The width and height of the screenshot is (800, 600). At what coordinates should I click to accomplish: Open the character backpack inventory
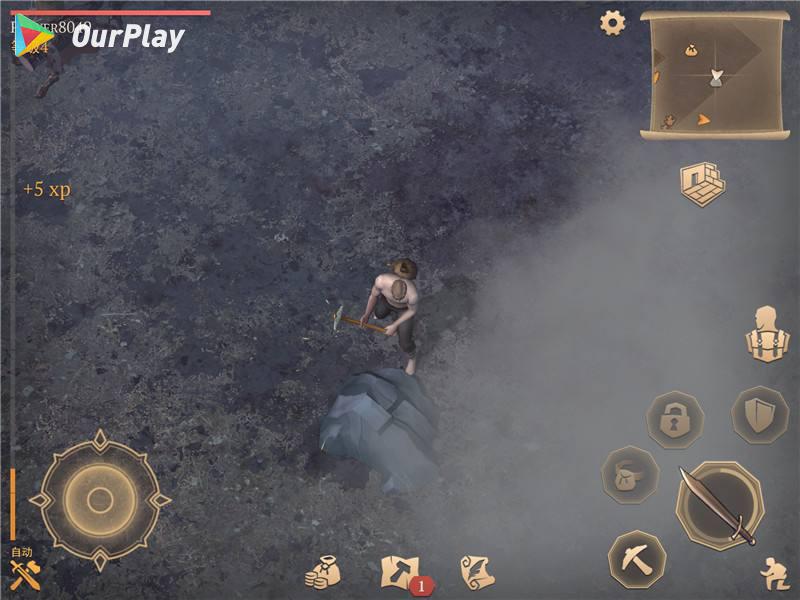click(x=767, y=335)
